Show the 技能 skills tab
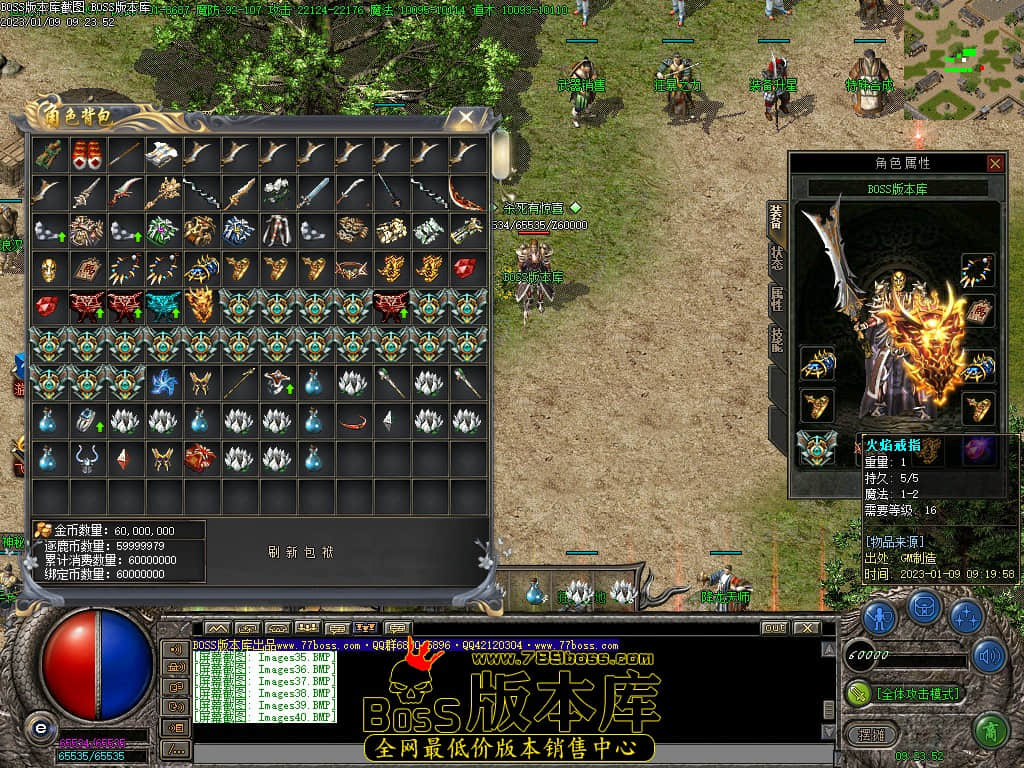Viewport: 1024px width, 768px height. coord(777,339)
